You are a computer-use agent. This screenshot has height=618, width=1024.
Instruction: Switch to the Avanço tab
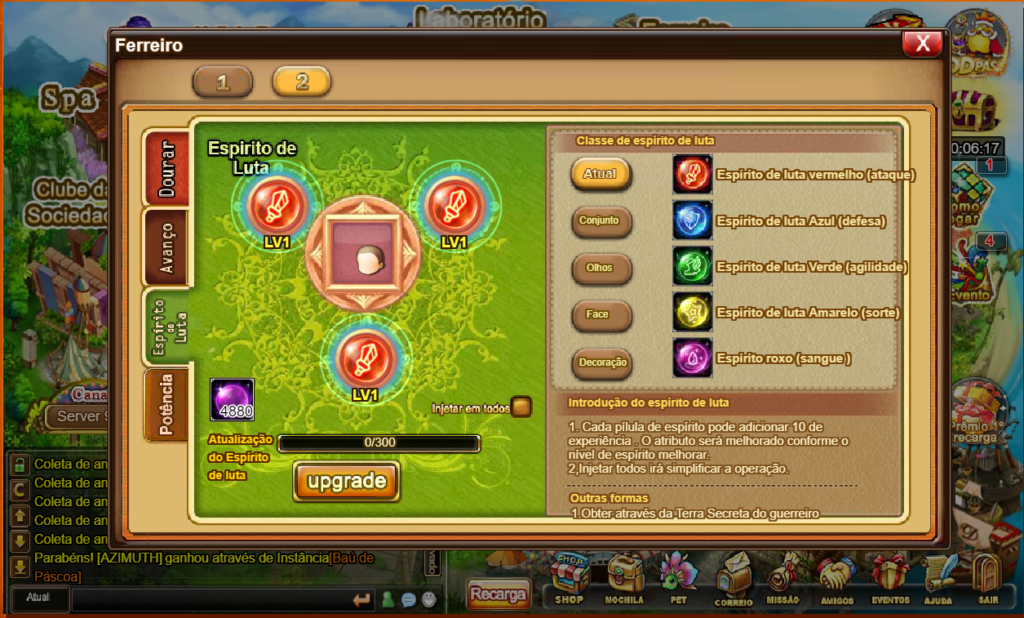pyautogui.click(x=166, y=246)
